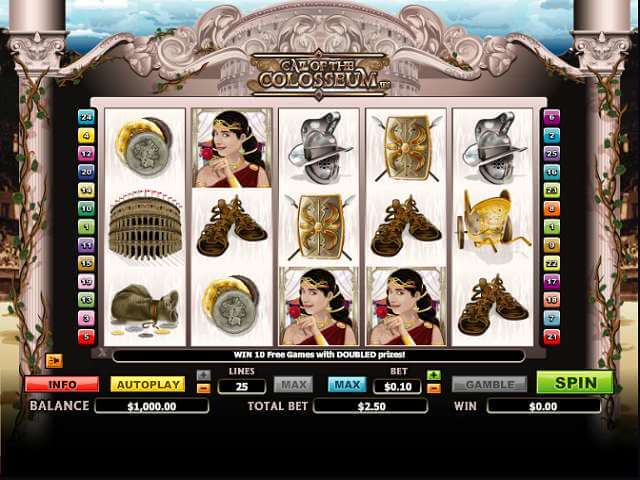Choose payline 5 marker
The width and height of the screenshot is (640, 480).
86,337
